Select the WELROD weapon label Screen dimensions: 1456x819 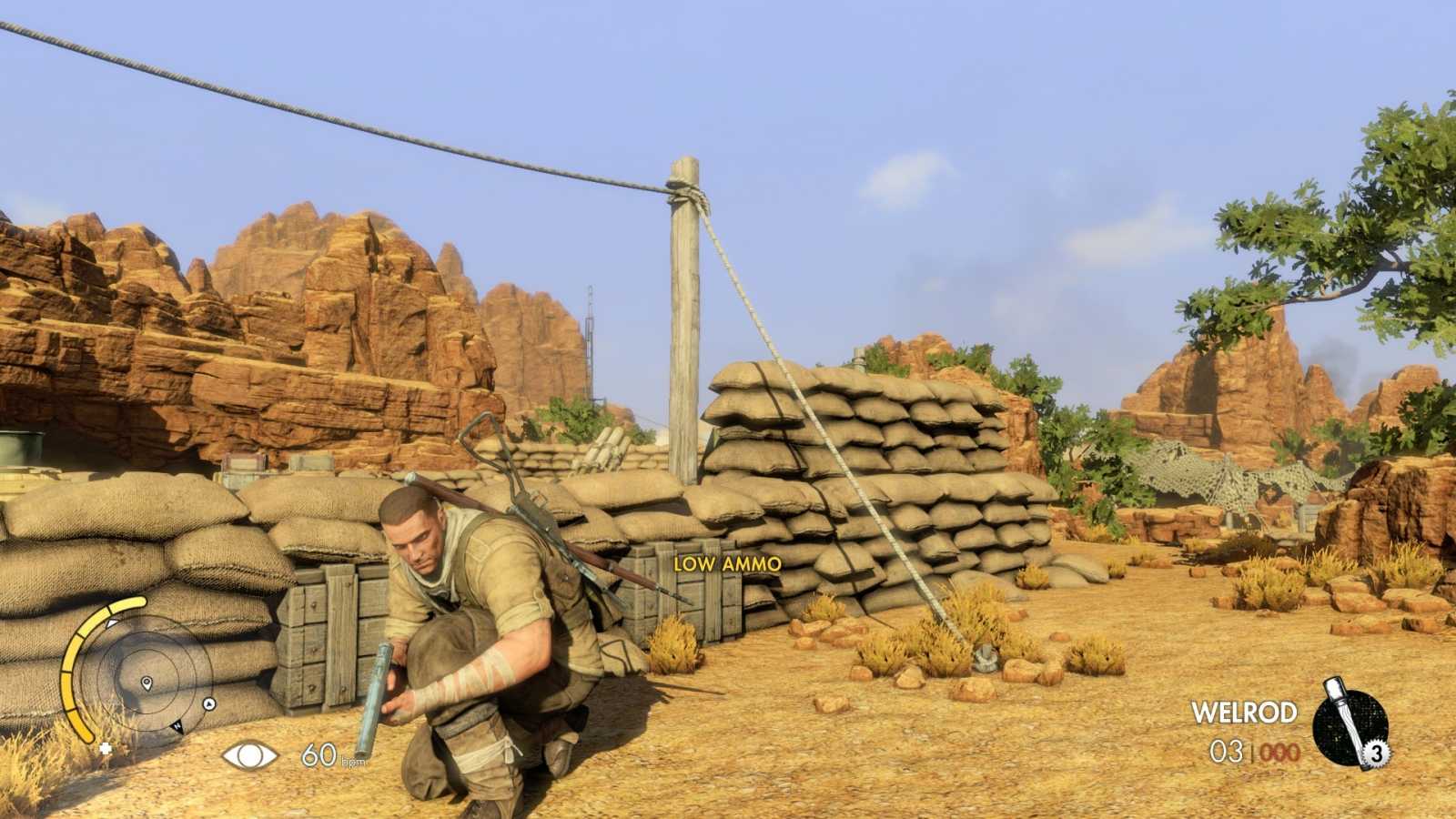click(1245, 712)
